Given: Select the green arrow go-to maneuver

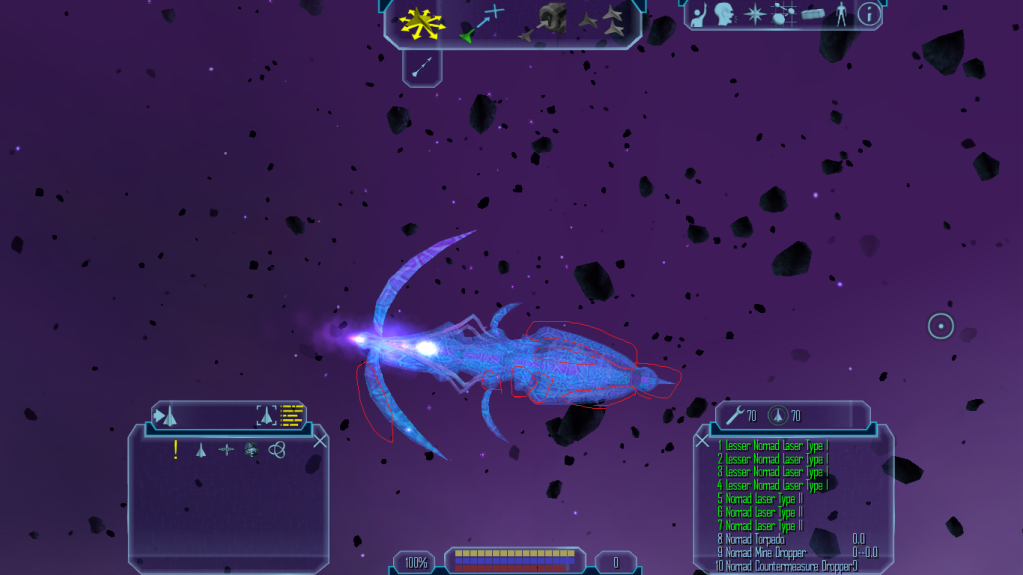Looking at the screenshot, I should pyautogui.click(x=480, y=24).
